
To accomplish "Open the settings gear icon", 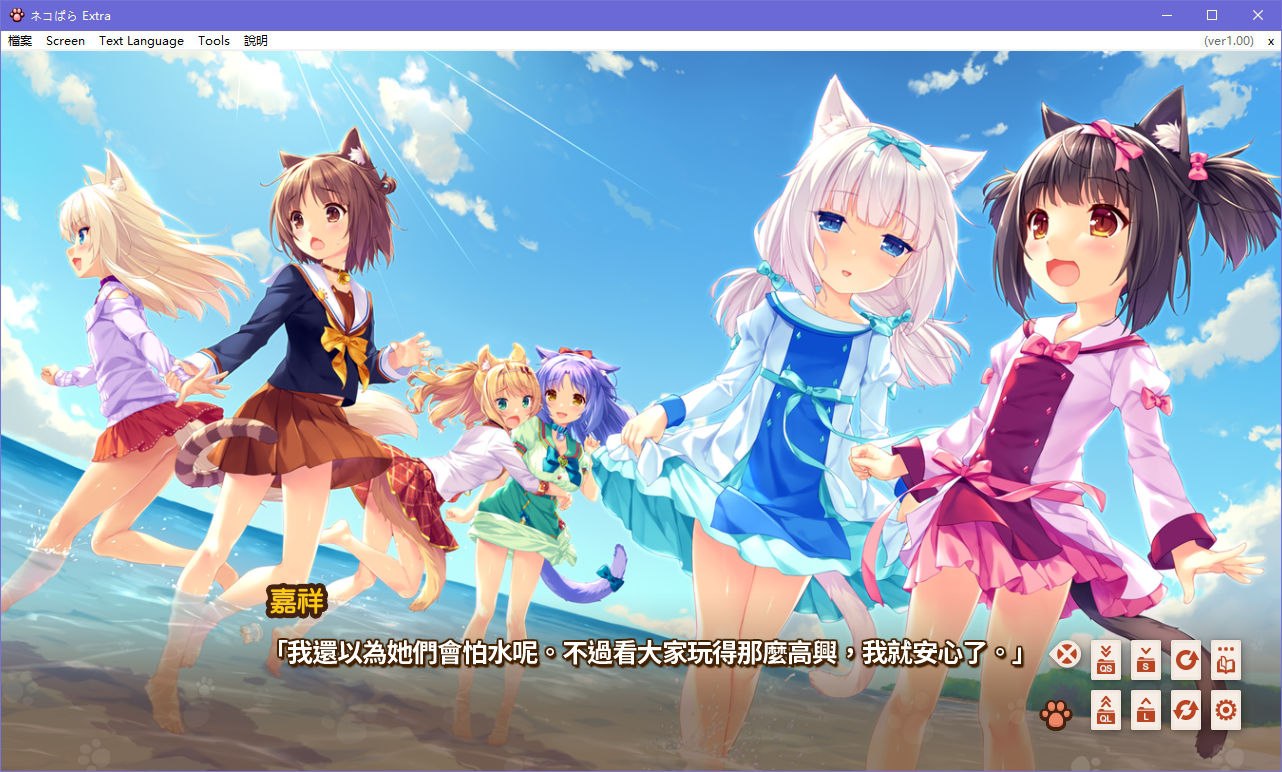I will coord(1225,710).
